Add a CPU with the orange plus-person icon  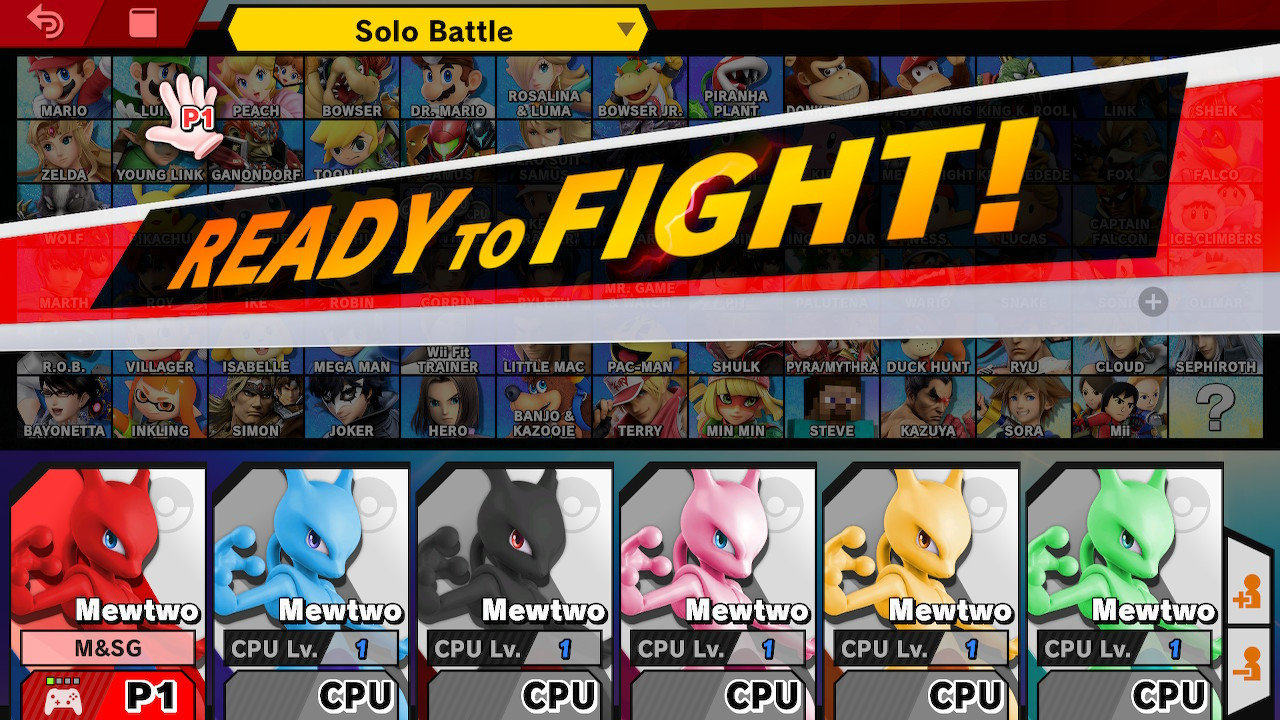tap(1252, 592)
